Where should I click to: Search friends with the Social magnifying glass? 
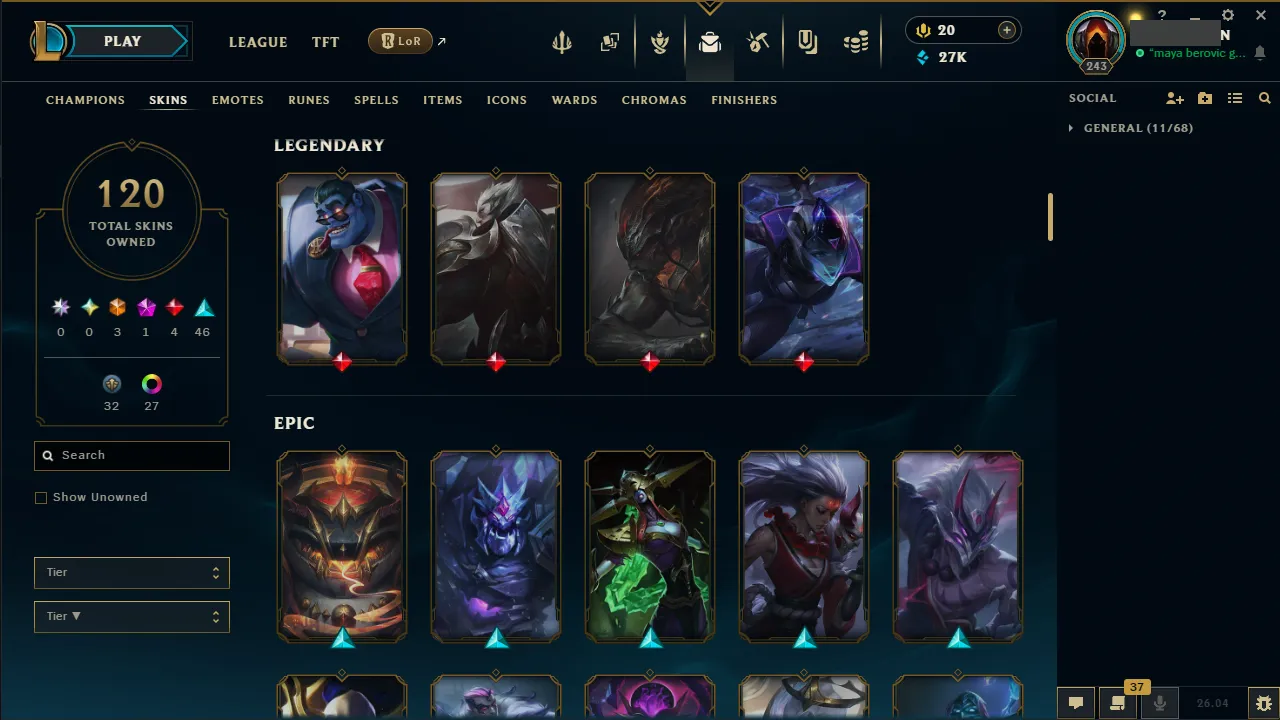coord(1264,98)
